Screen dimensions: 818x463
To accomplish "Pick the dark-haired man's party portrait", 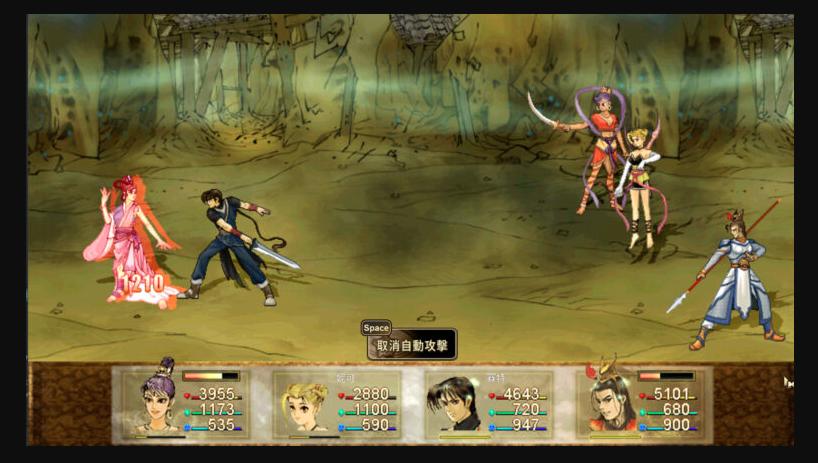I will click(x=455, y=404).
